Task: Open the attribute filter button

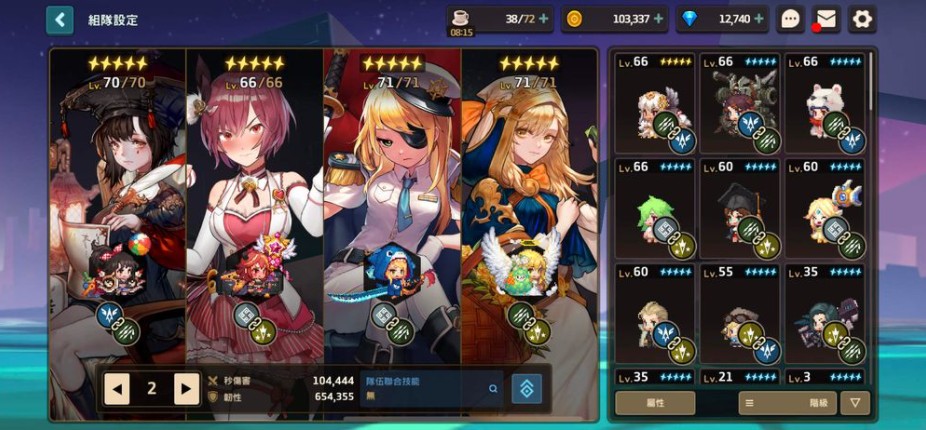Action: click(655, 403)
